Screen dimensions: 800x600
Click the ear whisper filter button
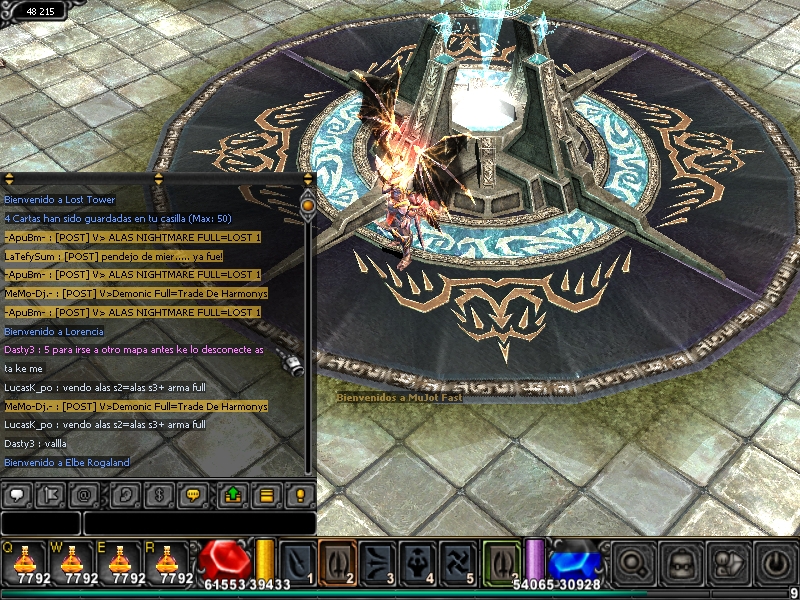pyautogui.click(x=125, y=494)
